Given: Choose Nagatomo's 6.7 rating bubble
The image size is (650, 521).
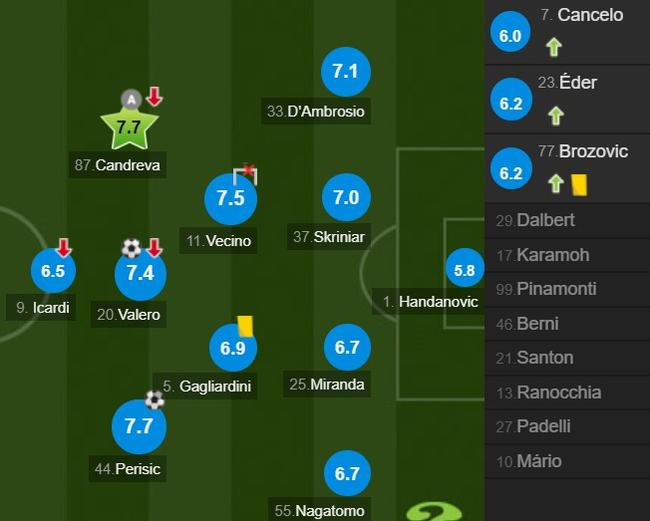Looking at the screenshot, I should 347,474.
